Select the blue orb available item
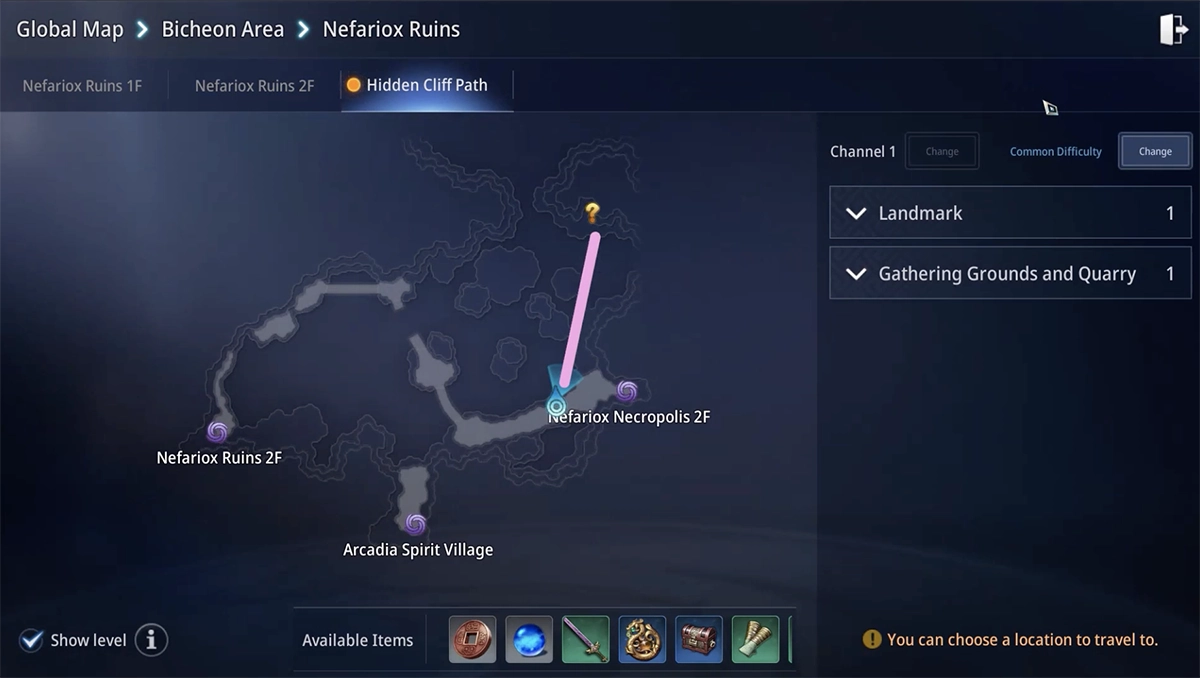Viewport: 1200px width, 678px height. [529, 640]
